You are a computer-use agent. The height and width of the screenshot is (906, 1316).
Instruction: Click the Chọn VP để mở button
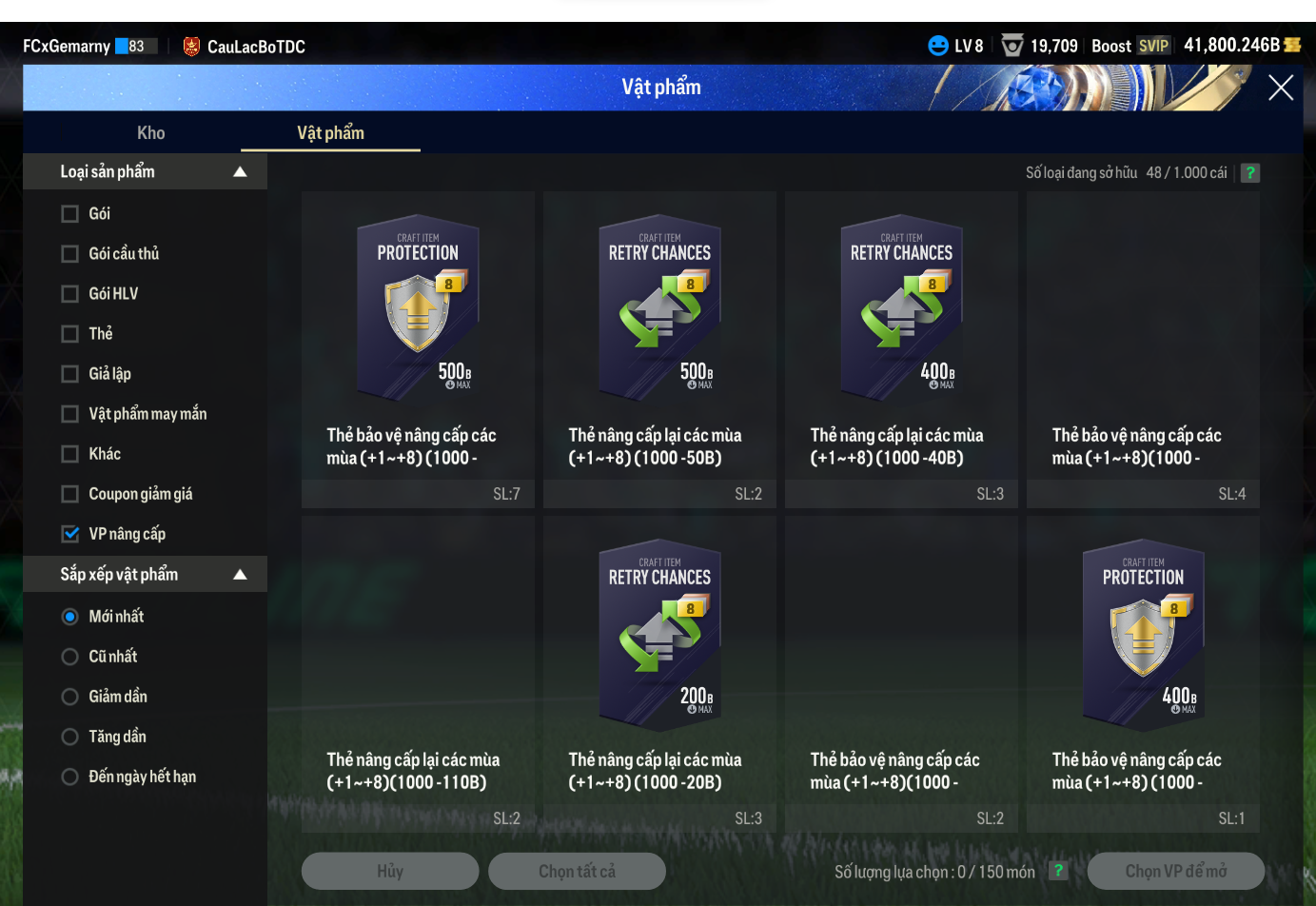click(x=1175, y=872)
